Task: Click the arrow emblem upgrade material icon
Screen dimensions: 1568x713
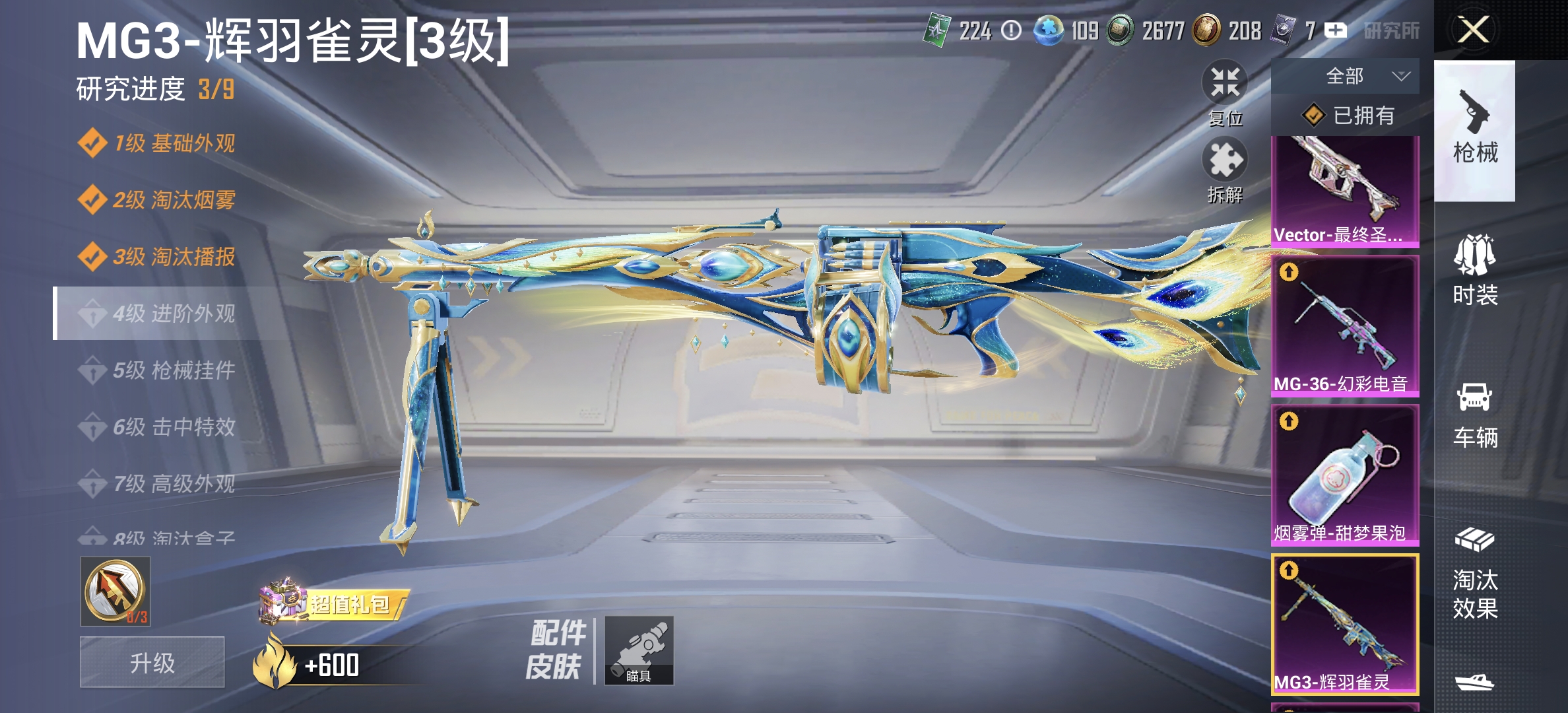Action: [114, 590]
